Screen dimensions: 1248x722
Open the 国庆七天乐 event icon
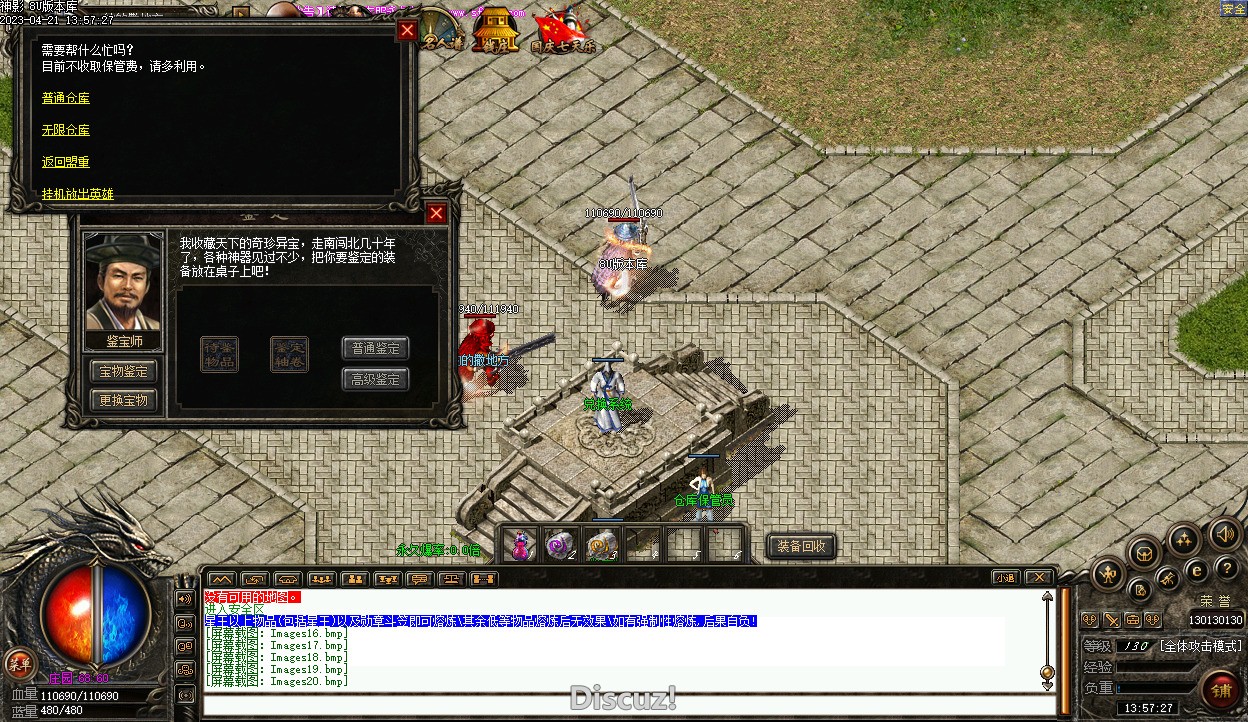[562, 32]
